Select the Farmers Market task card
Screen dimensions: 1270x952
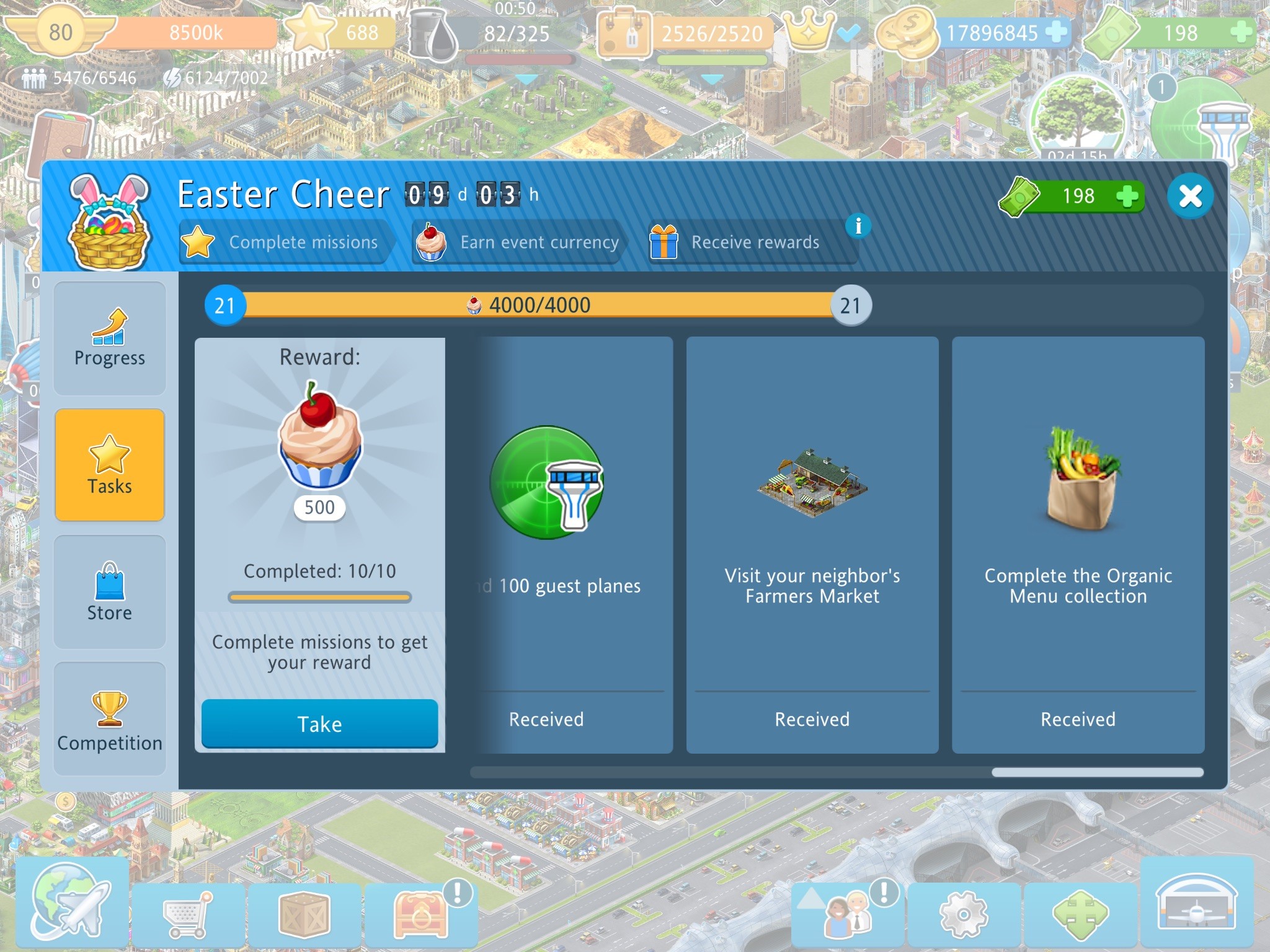812,544
